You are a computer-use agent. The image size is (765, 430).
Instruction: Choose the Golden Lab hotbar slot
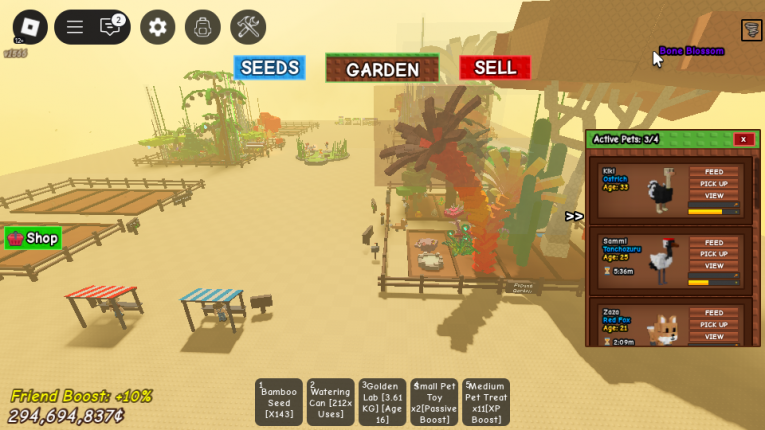click(x=382, y=402)
